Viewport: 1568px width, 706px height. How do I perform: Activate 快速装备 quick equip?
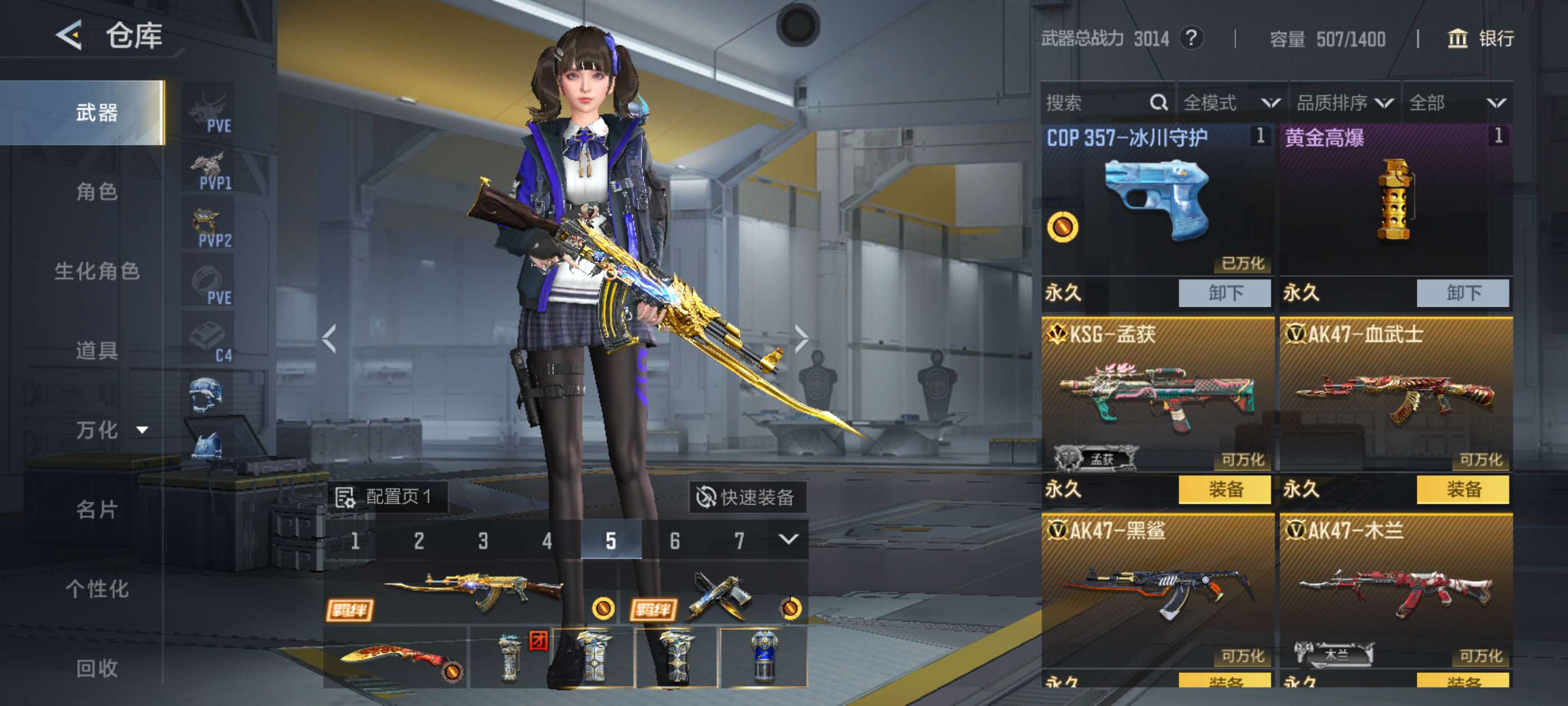pos(746,497)
